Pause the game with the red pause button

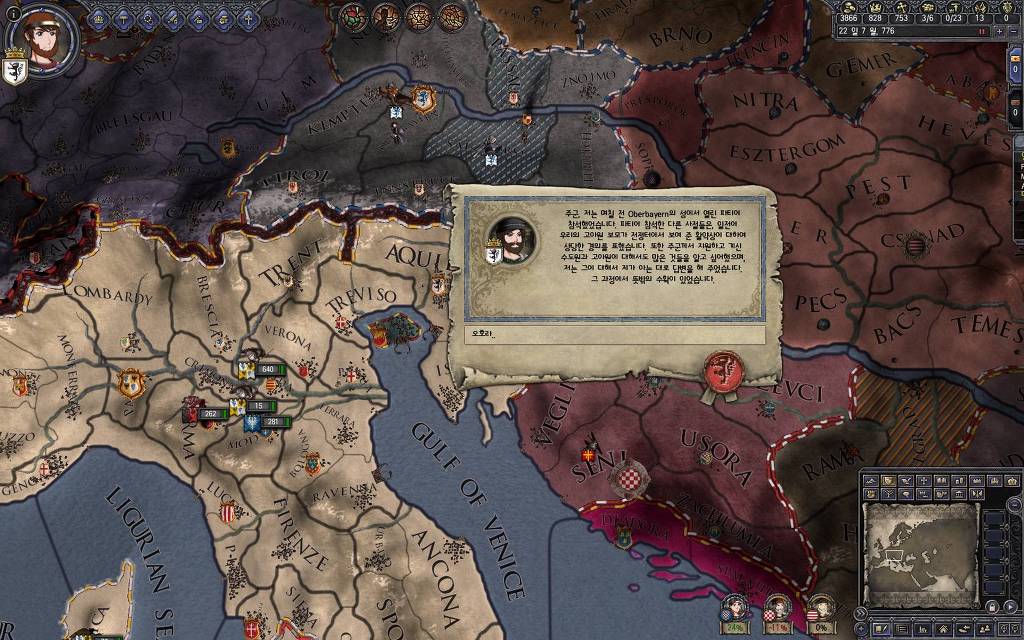coord(982,32)
